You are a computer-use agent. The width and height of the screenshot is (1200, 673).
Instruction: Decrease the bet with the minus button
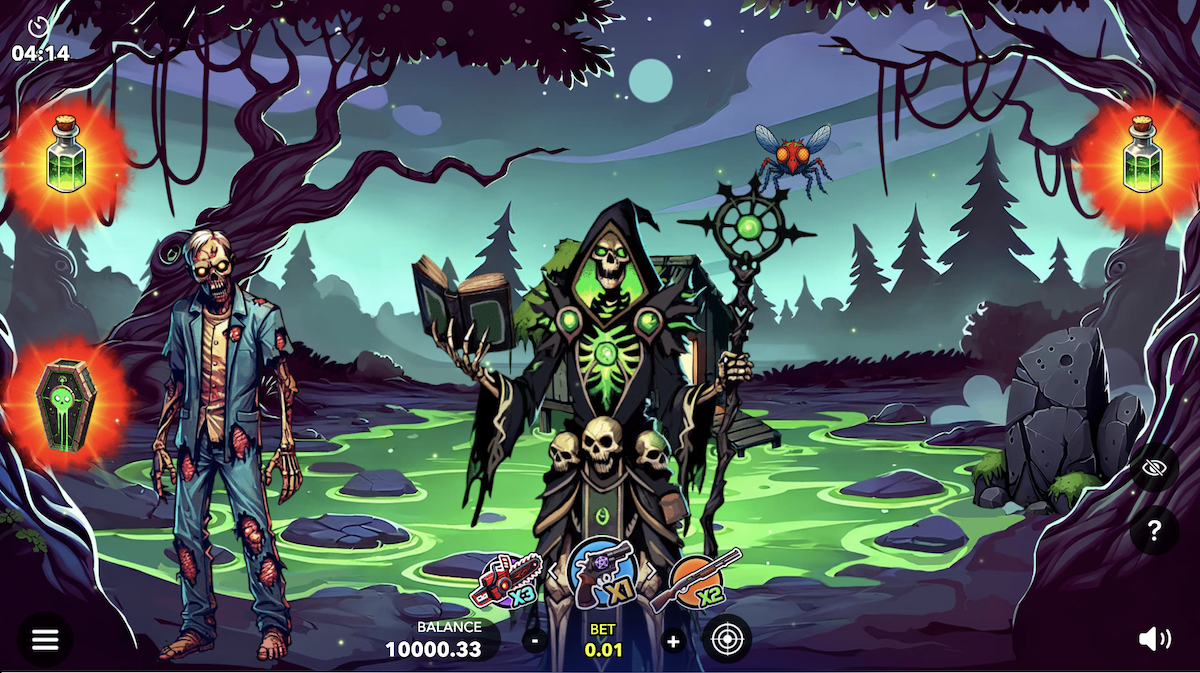(535, 640)
